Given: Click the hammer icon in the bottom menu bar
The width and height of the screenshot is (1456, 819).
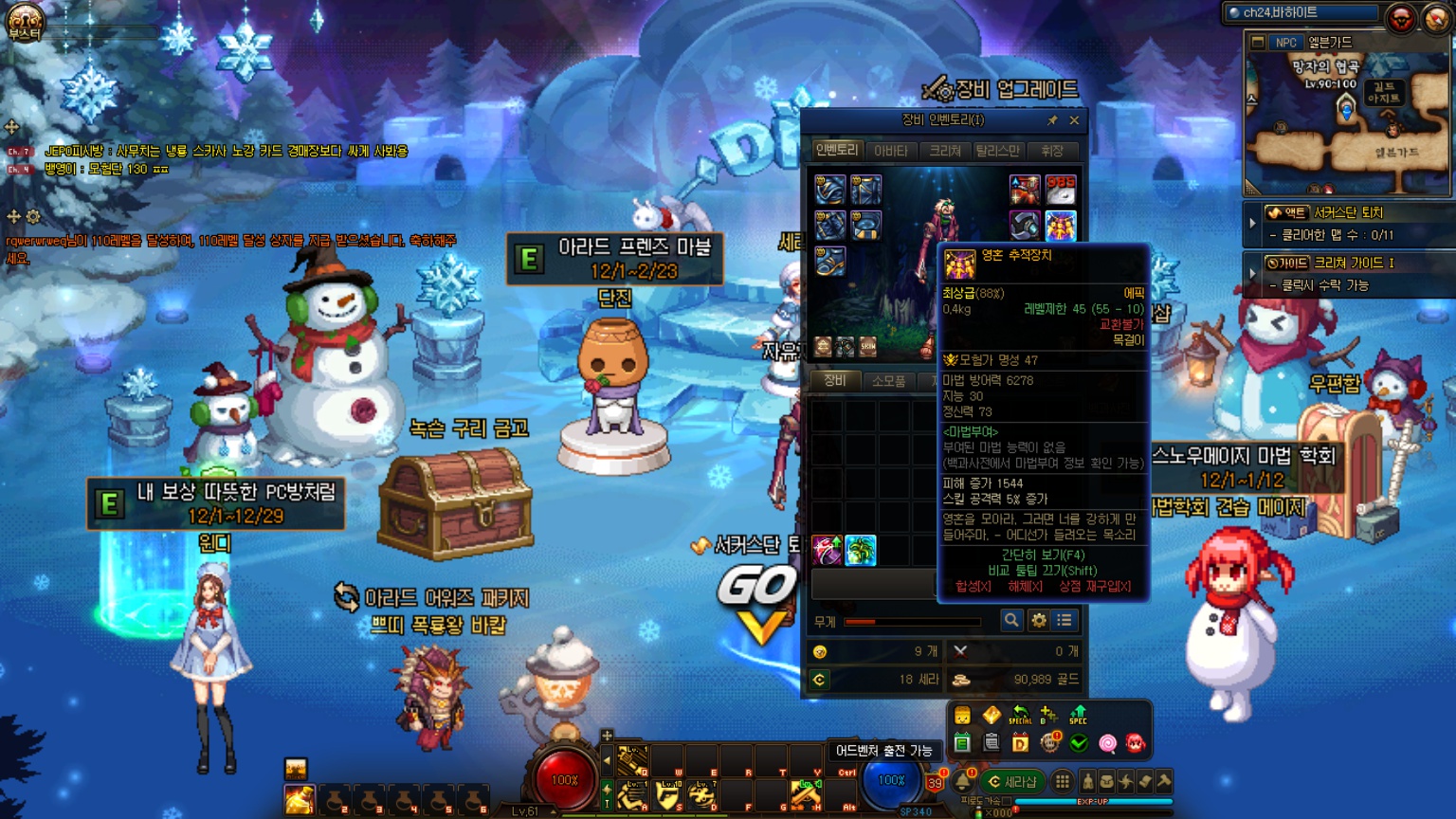Looking at the screenshot, I should pyautogui.click(x=1164, y=782).
